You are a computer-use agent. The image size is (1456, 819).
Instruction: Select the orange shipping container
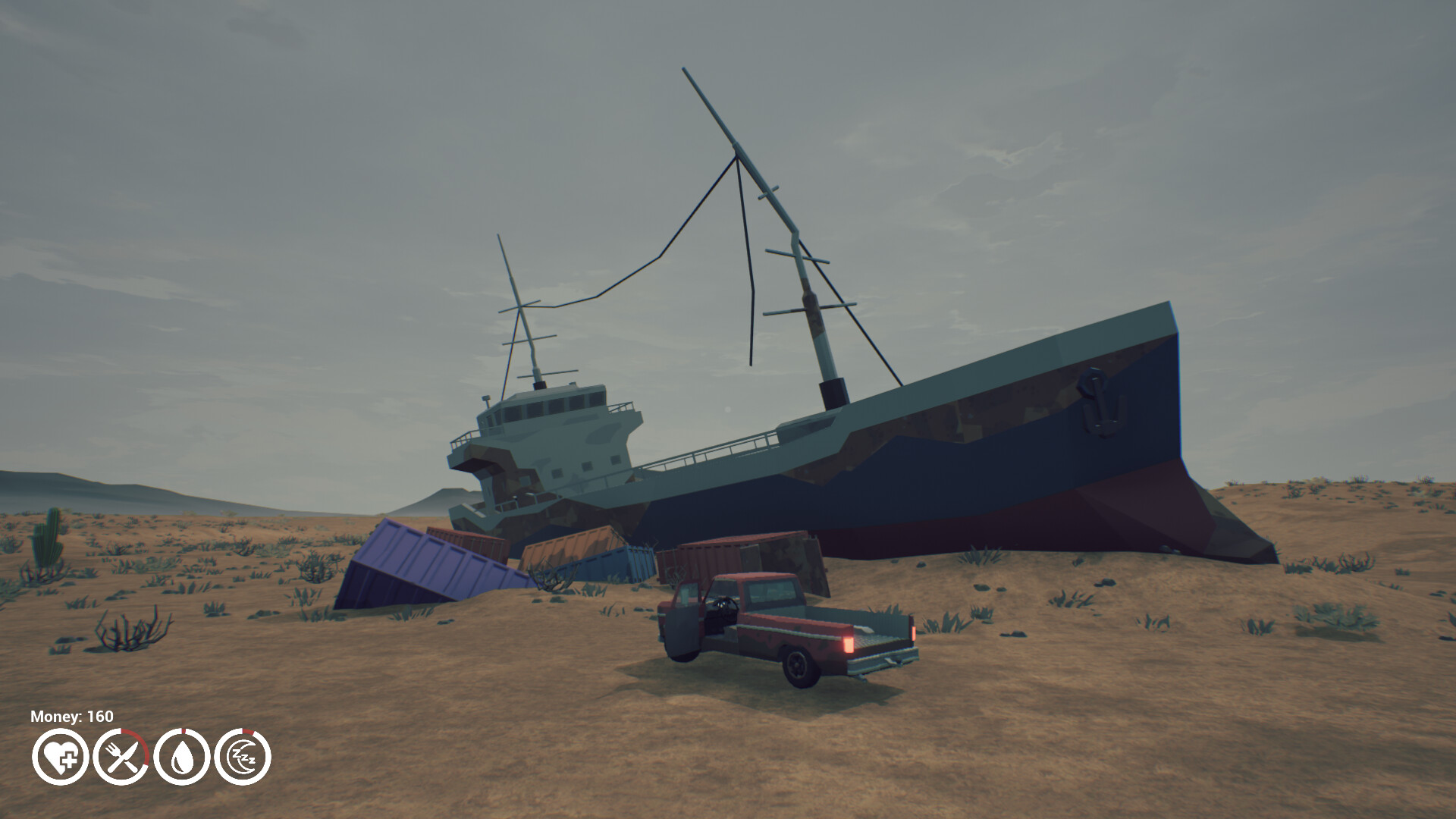[x=573, y=543]
